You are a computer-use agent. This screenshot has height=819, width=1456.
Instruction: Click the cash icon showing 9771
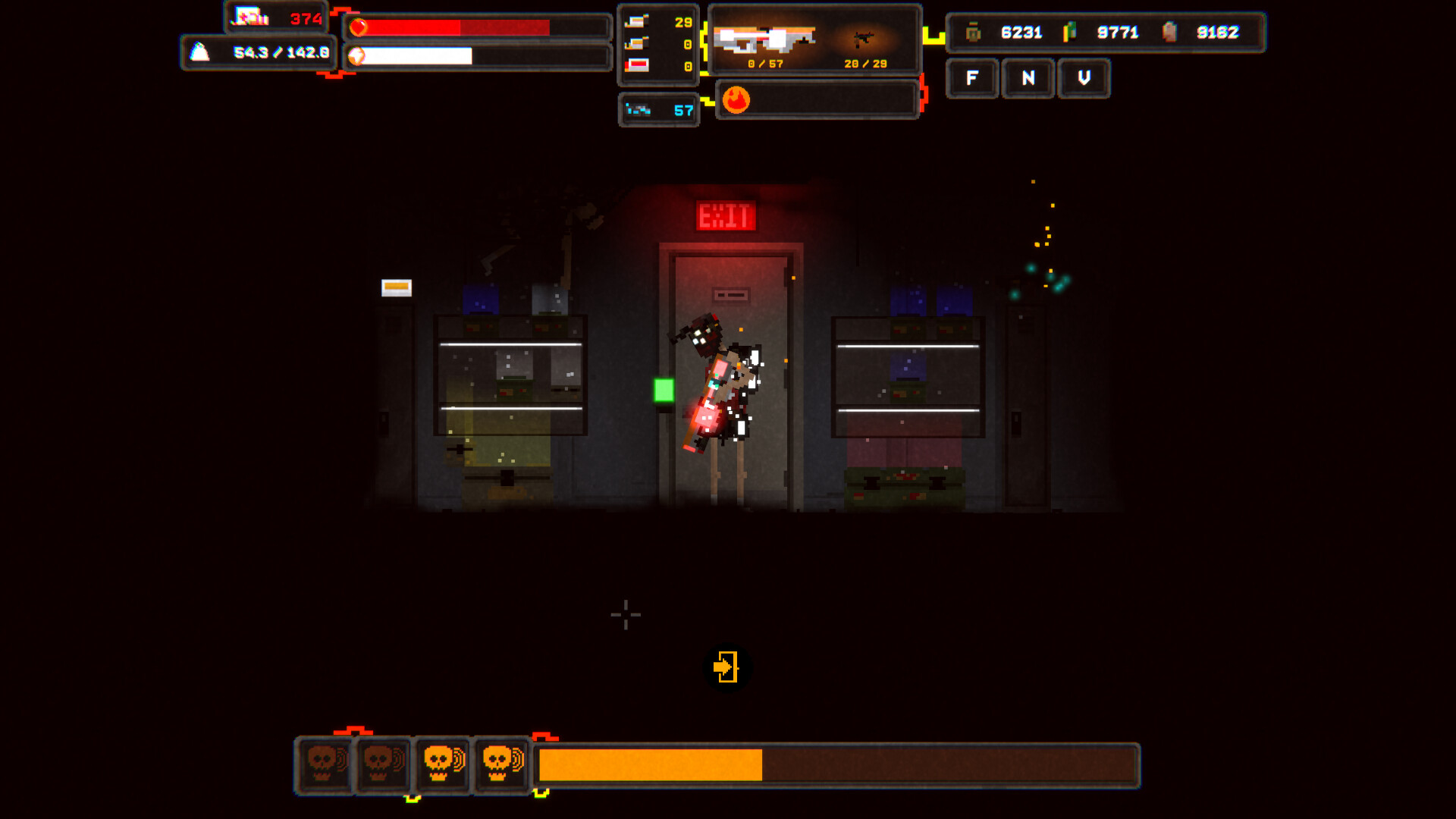(x=1072, y=32)
